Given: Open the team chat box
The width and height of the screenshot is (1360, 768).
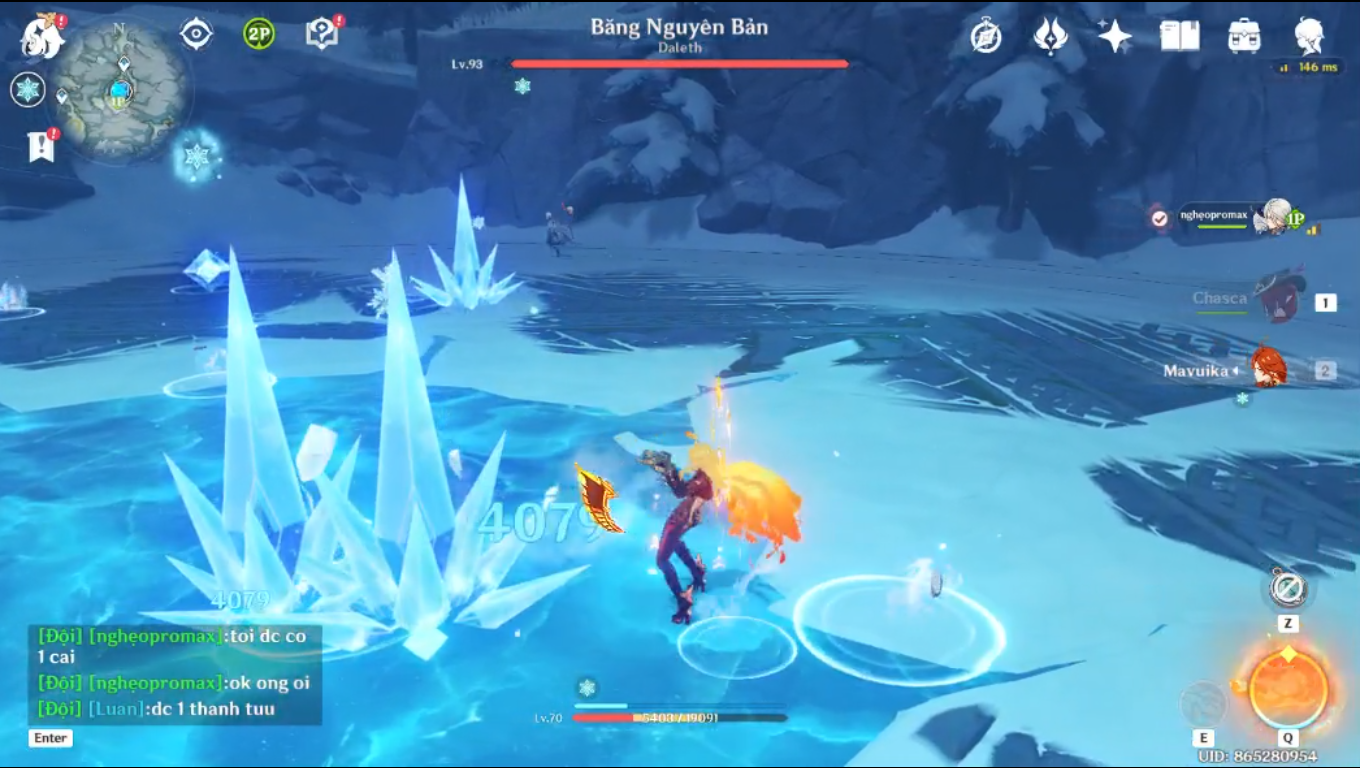Looking at the screenshot, I should (x=174, y=673).
